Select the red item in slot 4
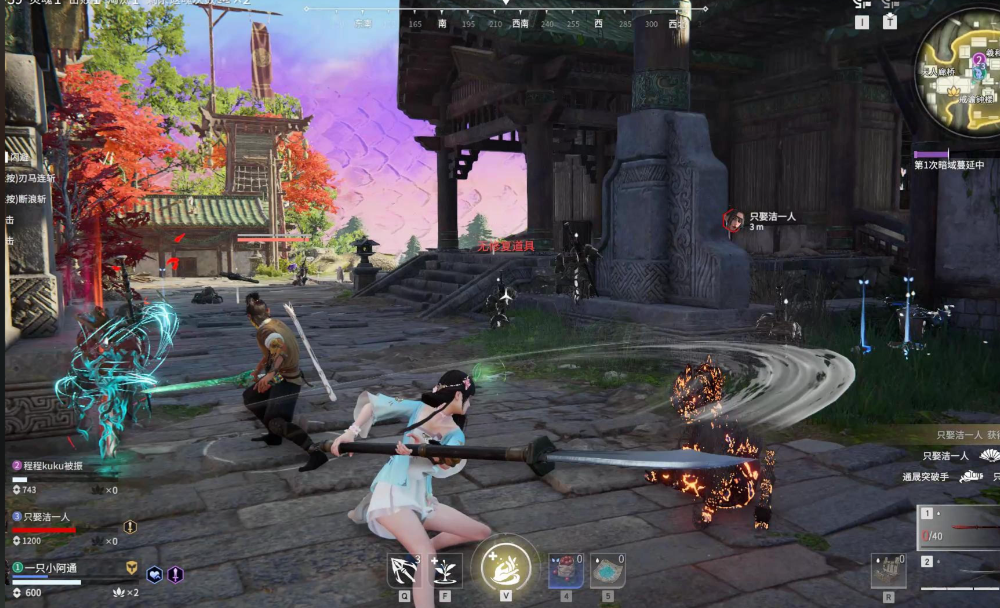Screen dimensions: 1000x608 (x=565, y=570)
